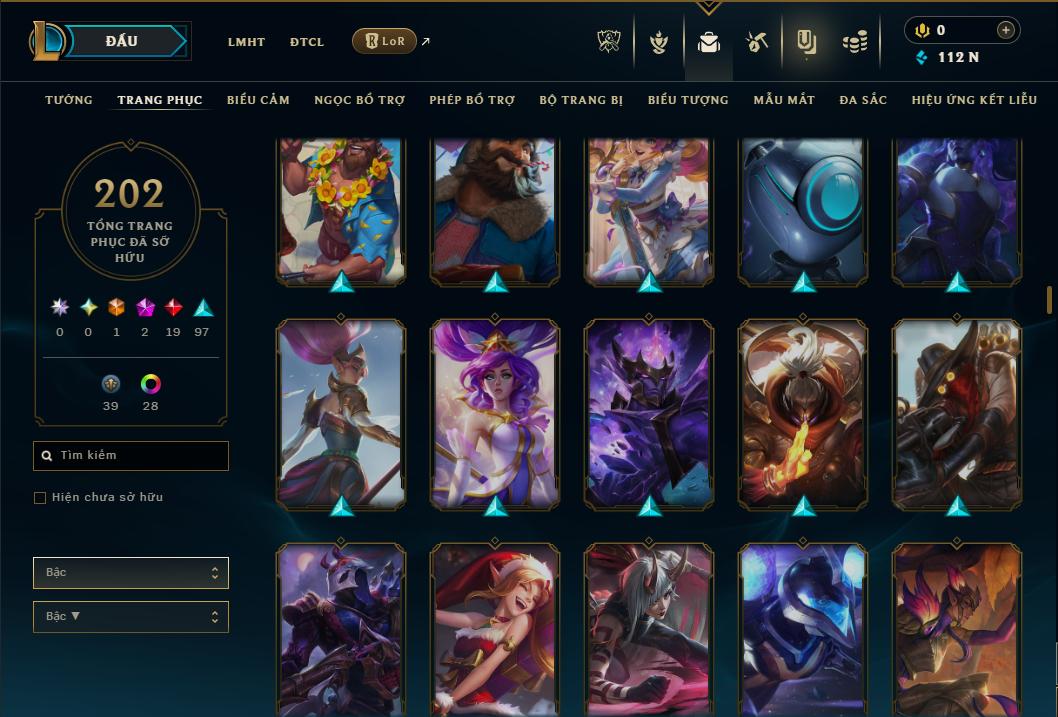This screenshot has width=1058, height=717.
Task: Switch to the ĐA SẮC chromas tab
Action: click(x=863, y=100)
